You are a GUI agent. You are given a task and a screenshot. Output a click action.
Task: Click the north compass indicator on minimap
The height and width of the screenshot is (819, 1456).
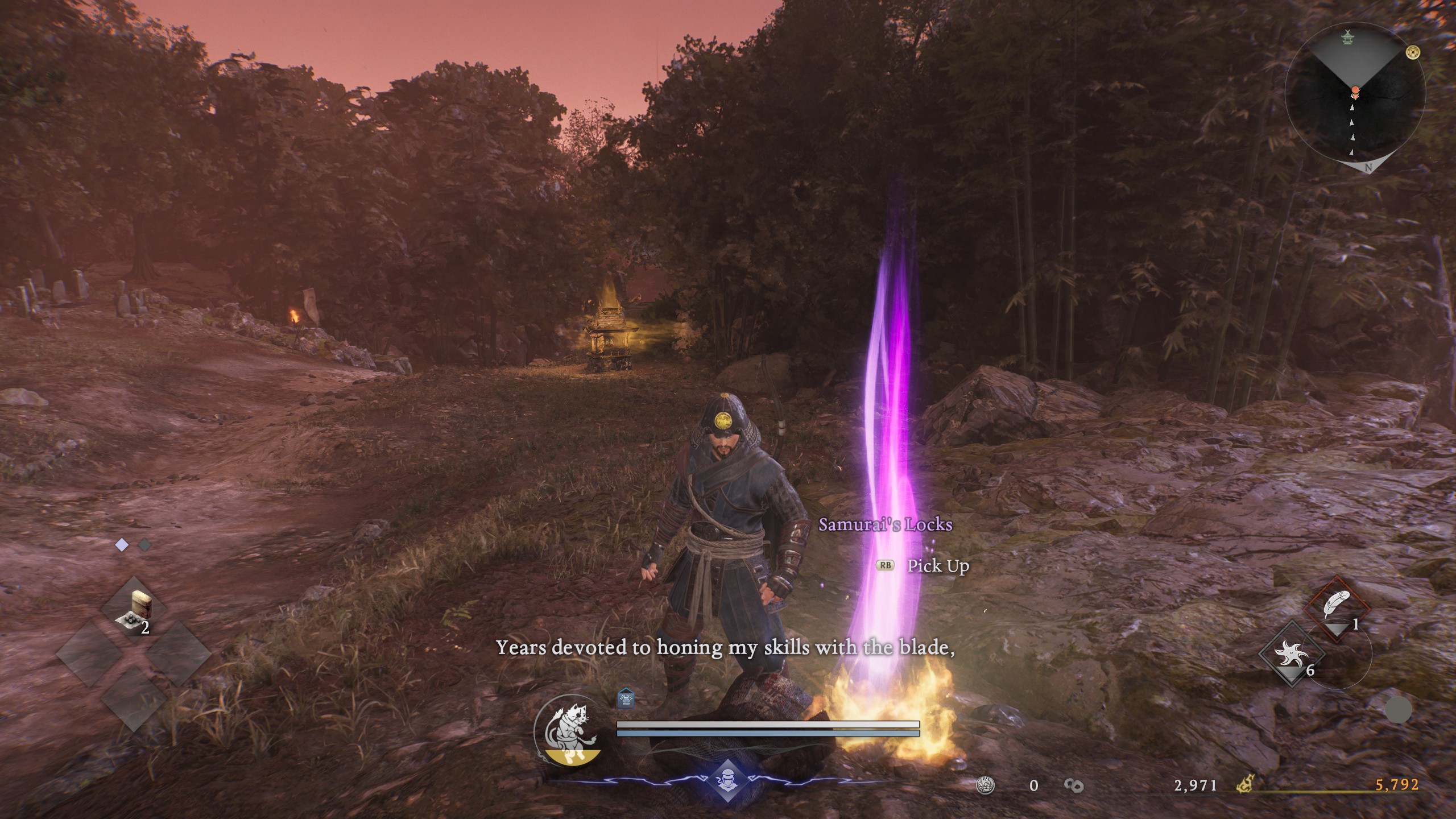point(1368,167)
